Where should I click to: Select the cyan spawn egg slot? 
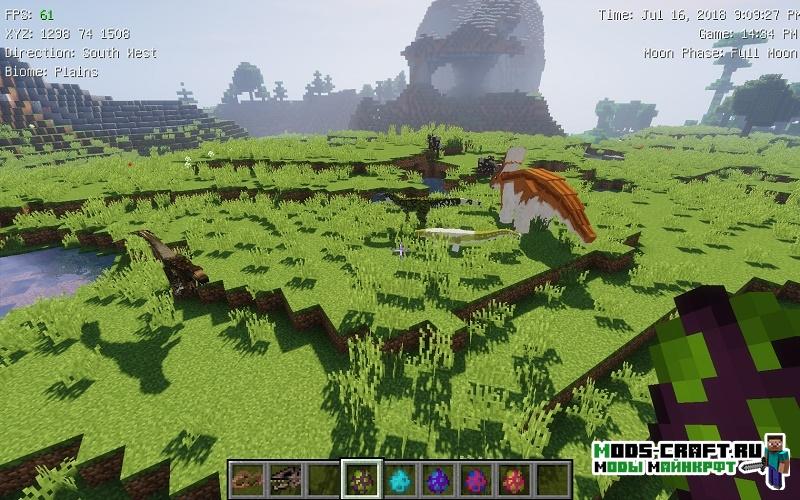399,479
